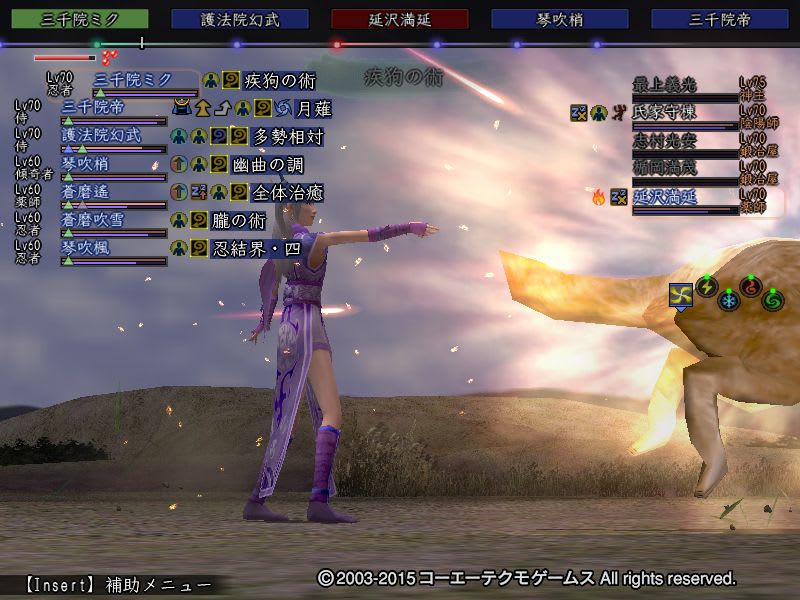This screenshot has height=600, width=800.
Task: Click the red flame element icon
Action: (x=751, y=287)
